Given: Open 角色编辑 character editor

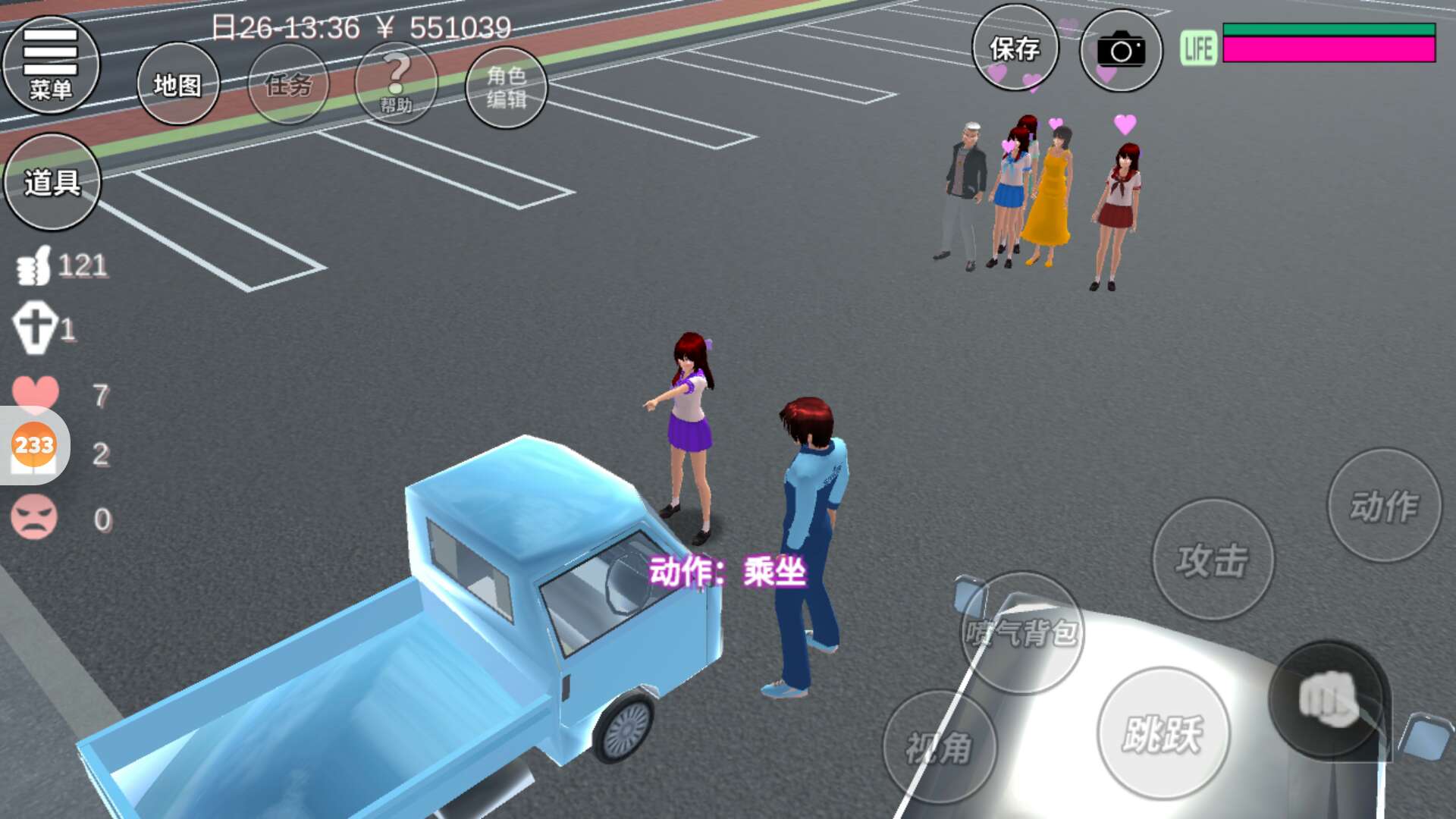Looking at the screenshot, I should [506, 86].
